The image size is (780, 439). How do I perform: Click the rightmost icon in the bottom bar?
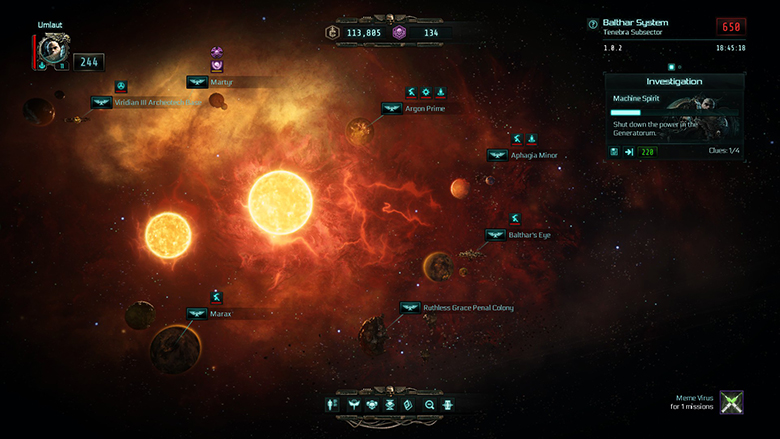coord(447,404)
